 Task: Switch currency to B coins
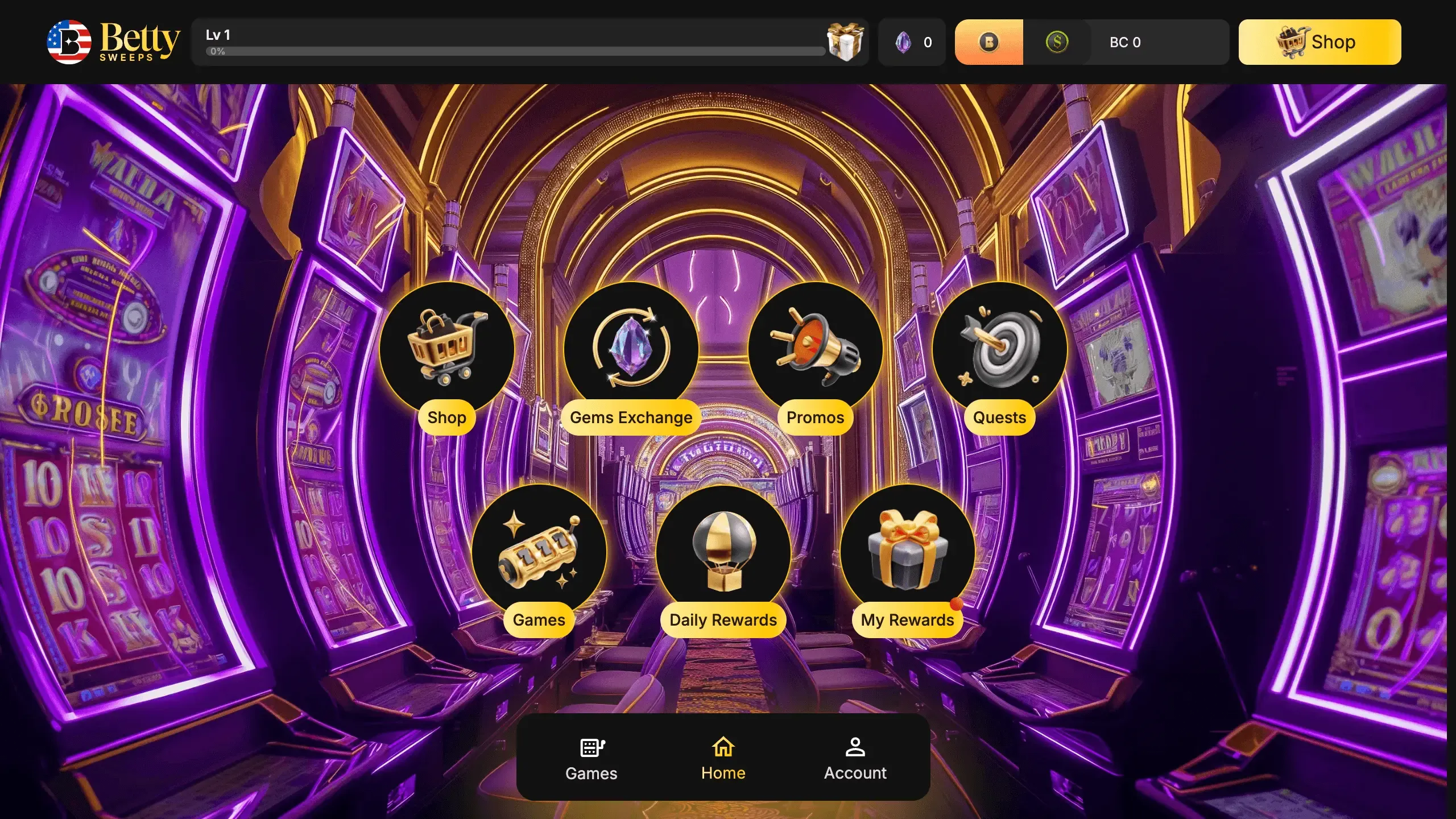[x=989, y=42]
